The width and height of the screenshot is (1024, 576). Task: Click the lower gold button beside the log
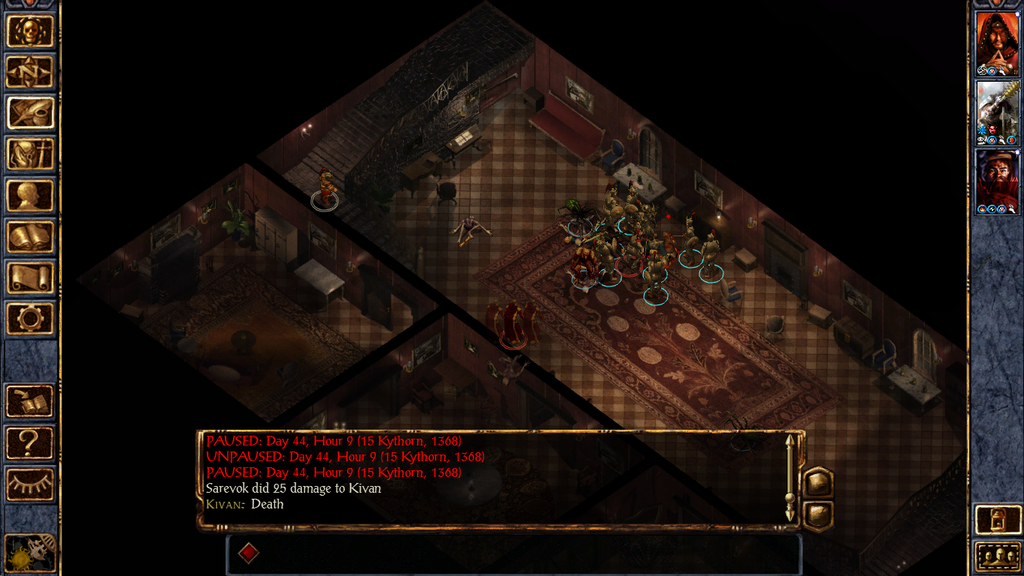[x=817, y=514]
